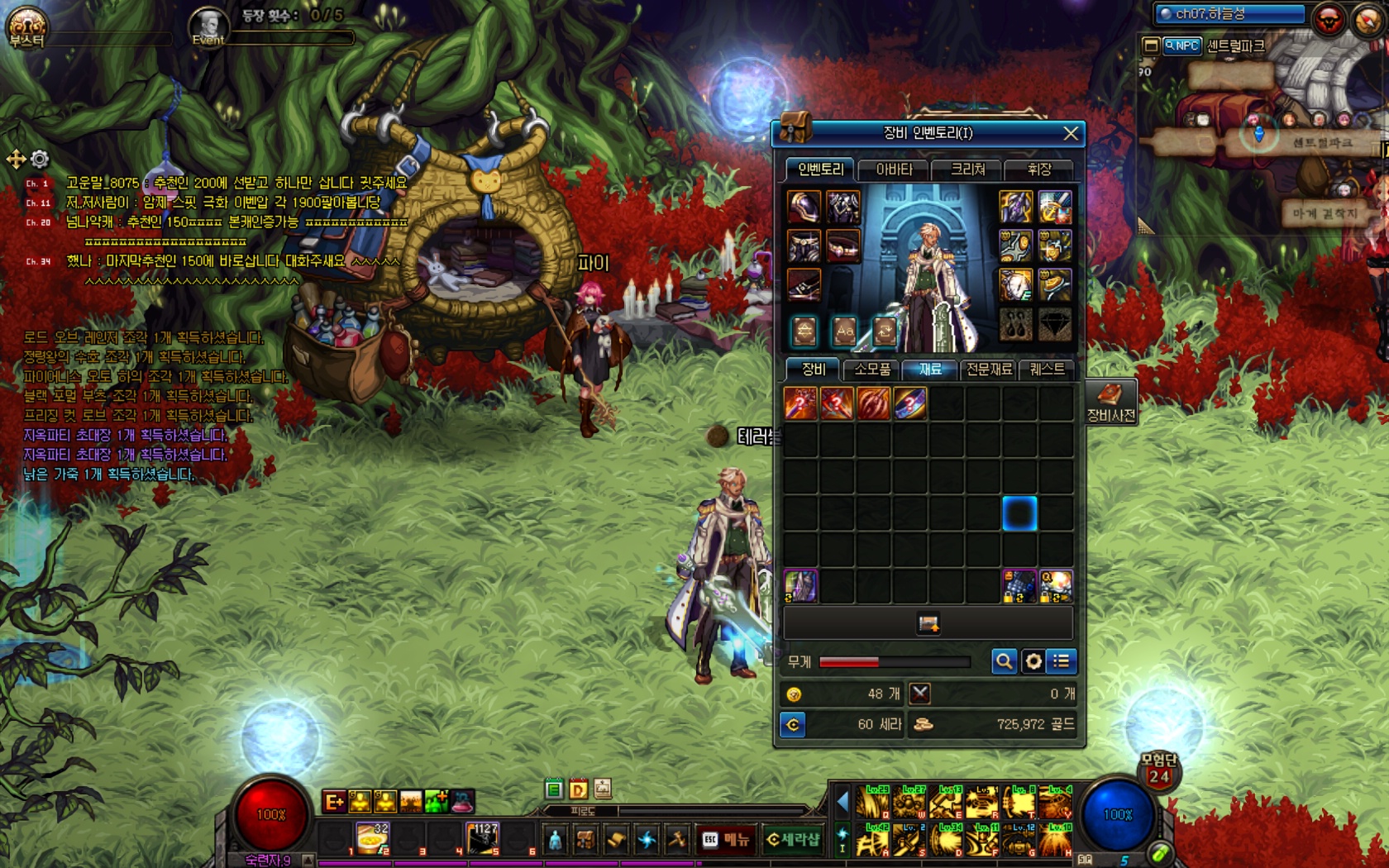Use the quick slot item with count 32

tap(372, 837)
